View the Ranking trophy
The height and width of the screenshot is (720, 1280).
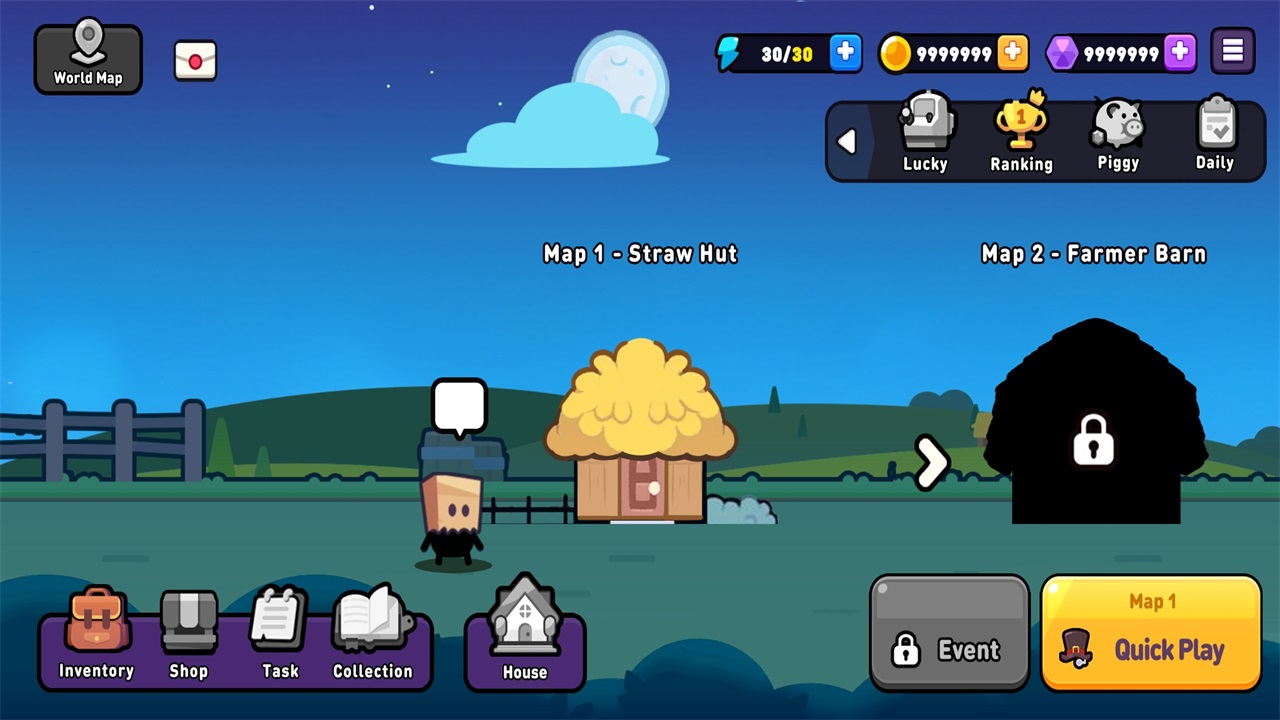click(x=1021, y=134)
